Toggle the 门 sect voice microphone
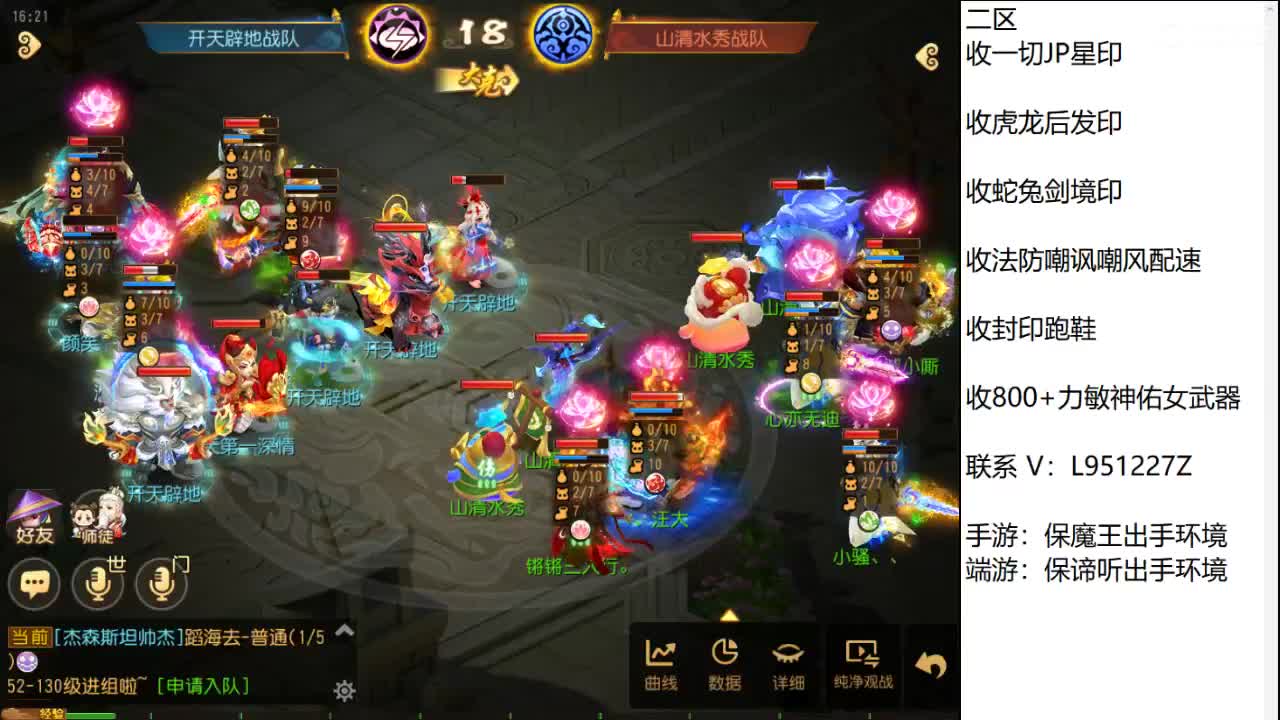Screen dimensions: 1280x720 160,583
